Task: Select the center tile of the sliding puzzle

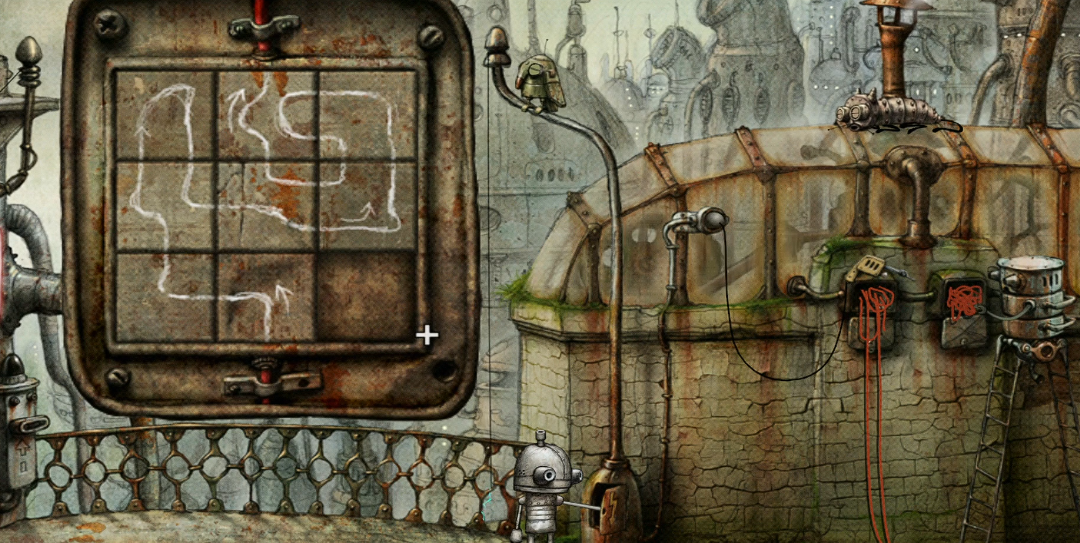Action: pos(266,206)
